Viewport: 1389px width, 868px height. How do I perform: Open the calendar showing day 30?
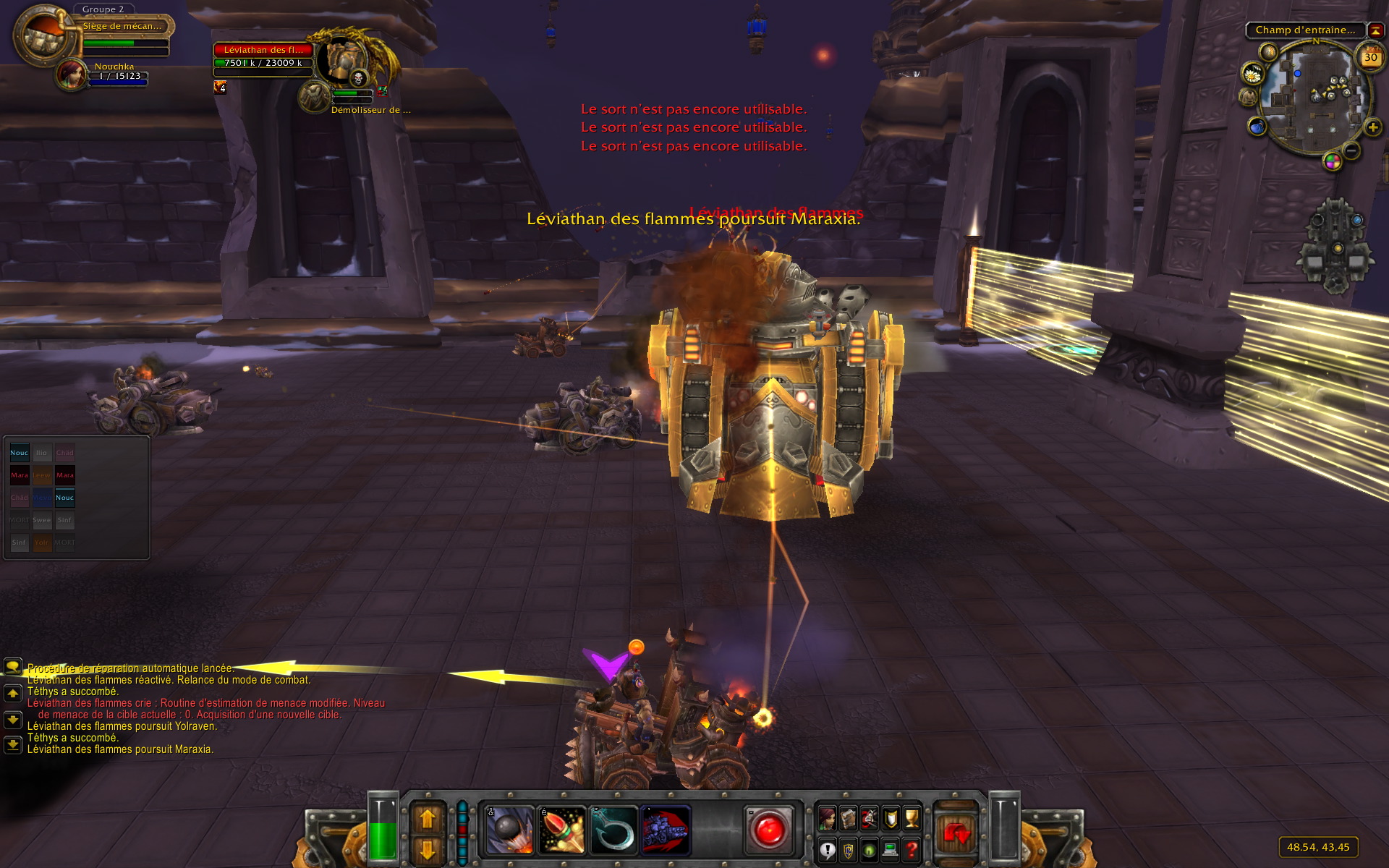click(1370, 57)
